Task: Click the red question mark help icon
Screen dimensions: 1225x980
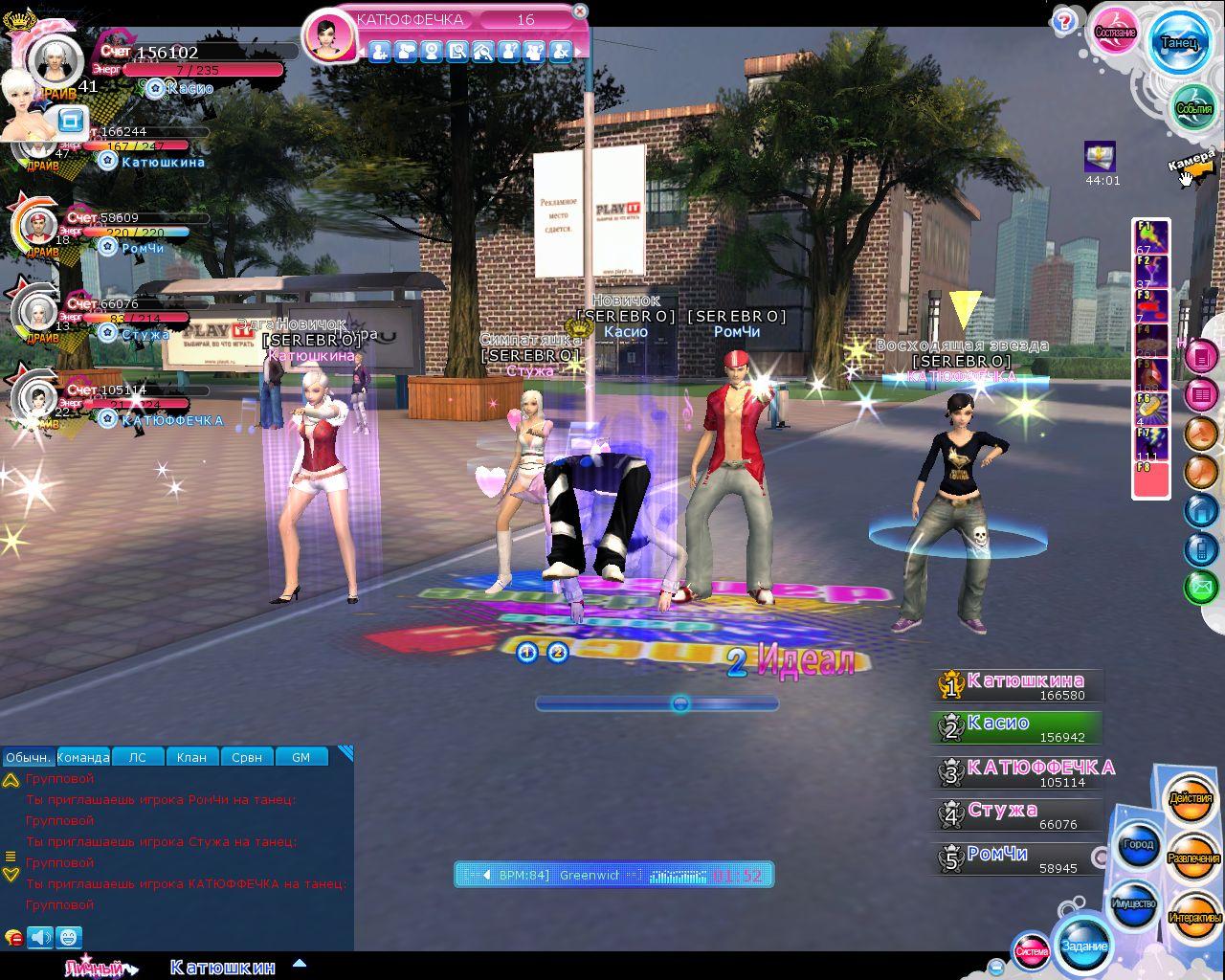Action: point(1063,23)
